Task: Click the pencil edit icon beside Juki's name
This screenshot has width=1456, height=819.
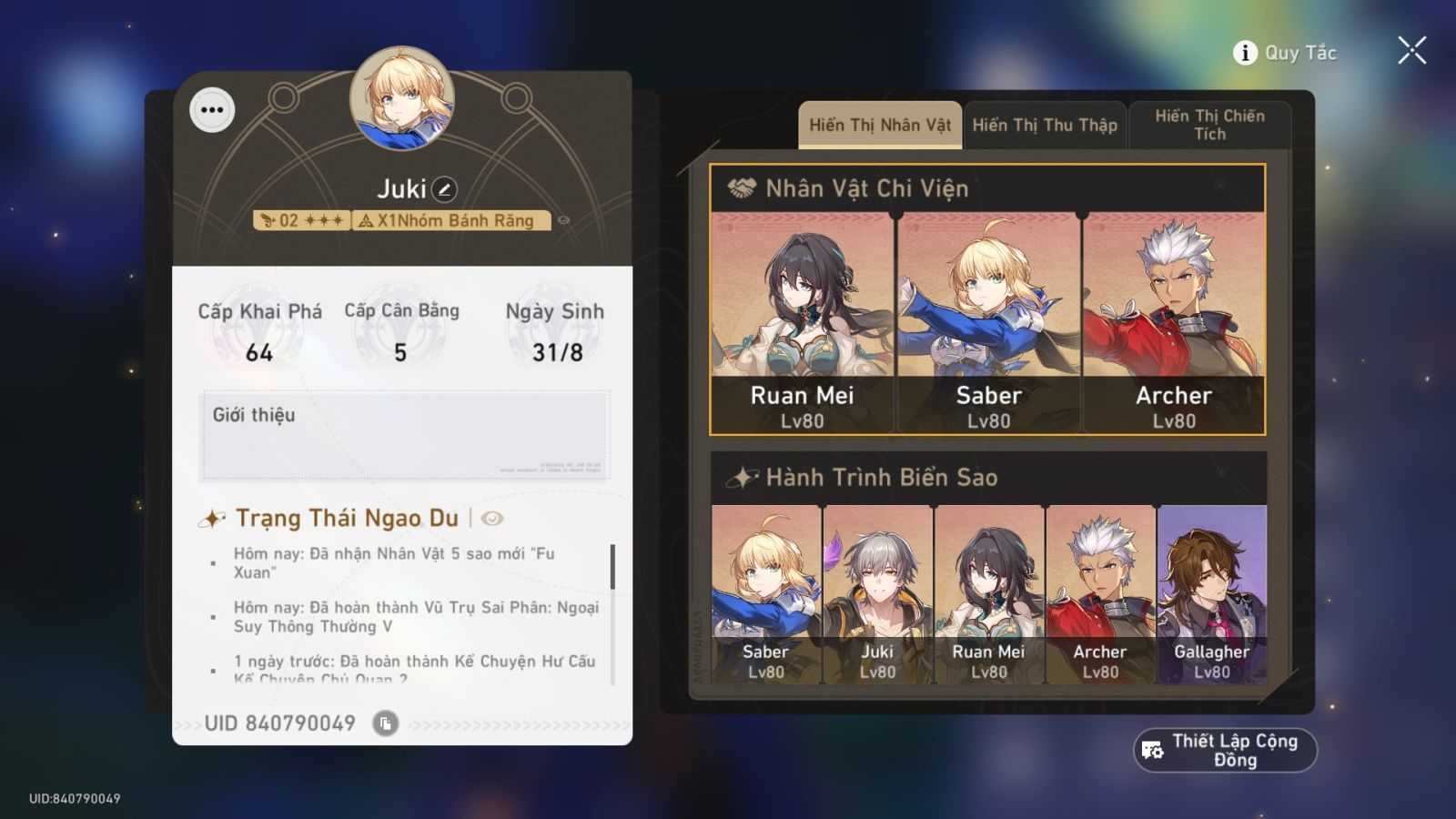Action: coord(443,187)
